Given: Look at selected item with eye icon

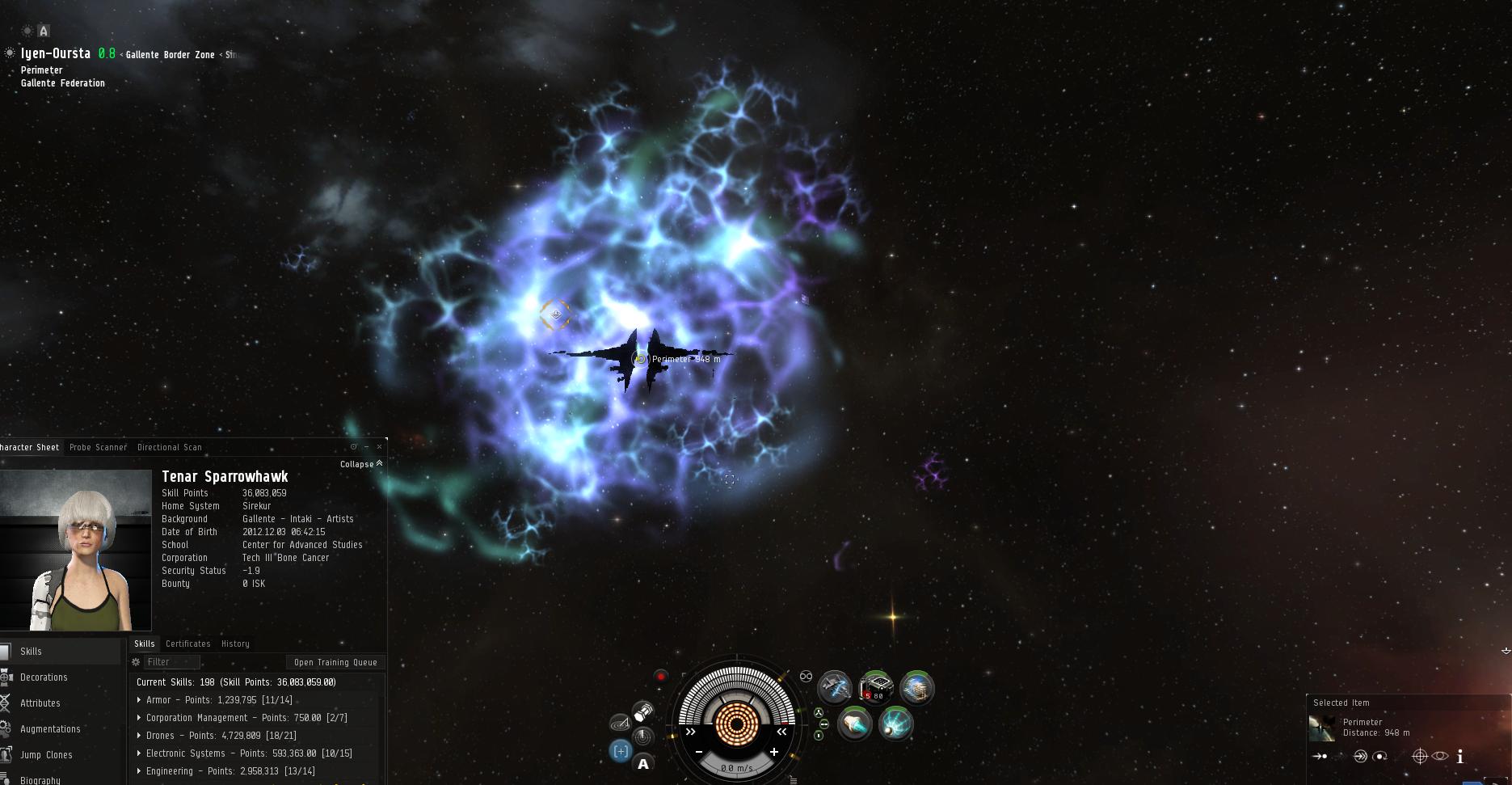Looking at the screenshot, I should point(1440,757).
